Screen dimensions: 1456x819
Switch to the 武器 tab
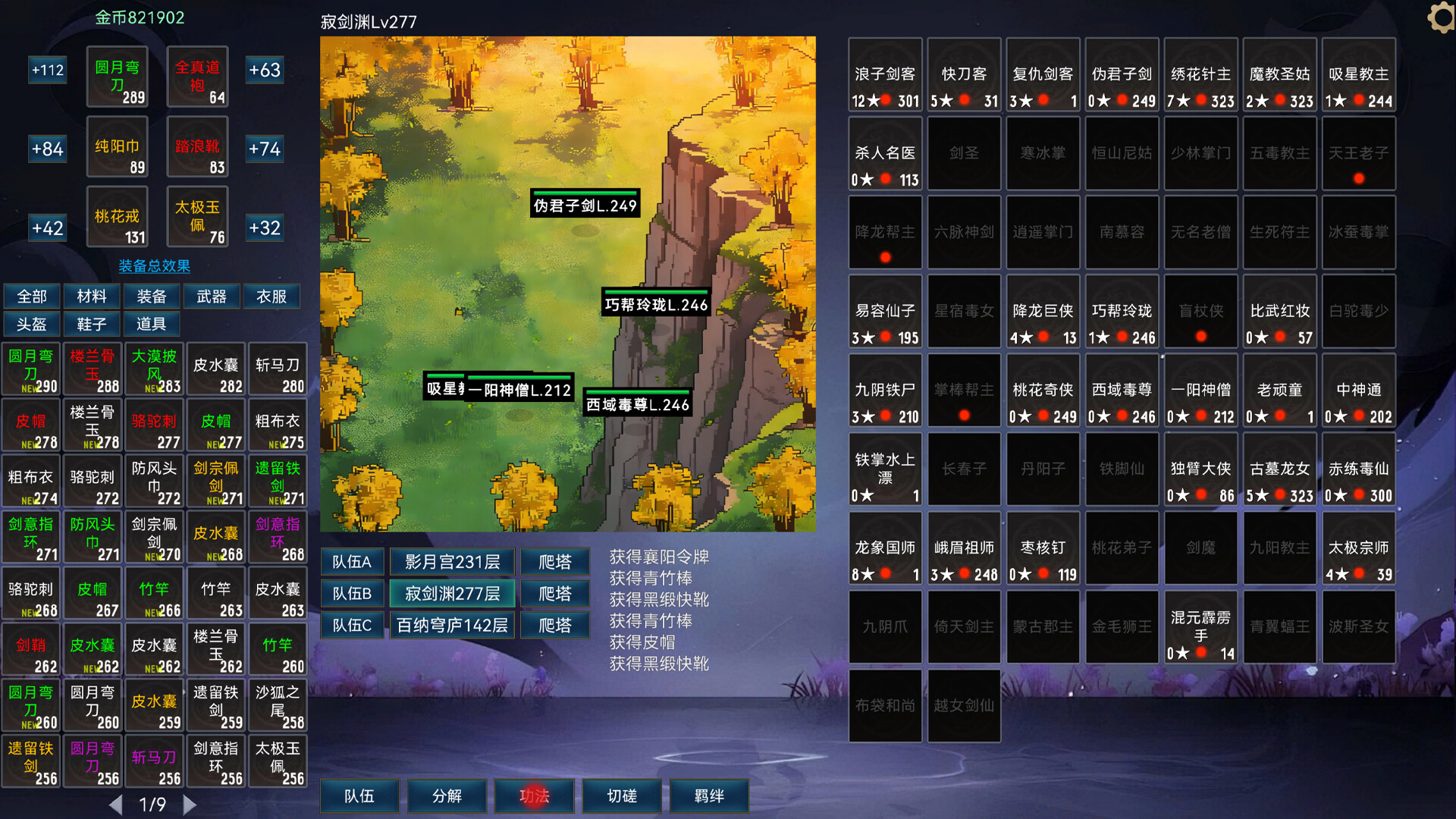211,297
